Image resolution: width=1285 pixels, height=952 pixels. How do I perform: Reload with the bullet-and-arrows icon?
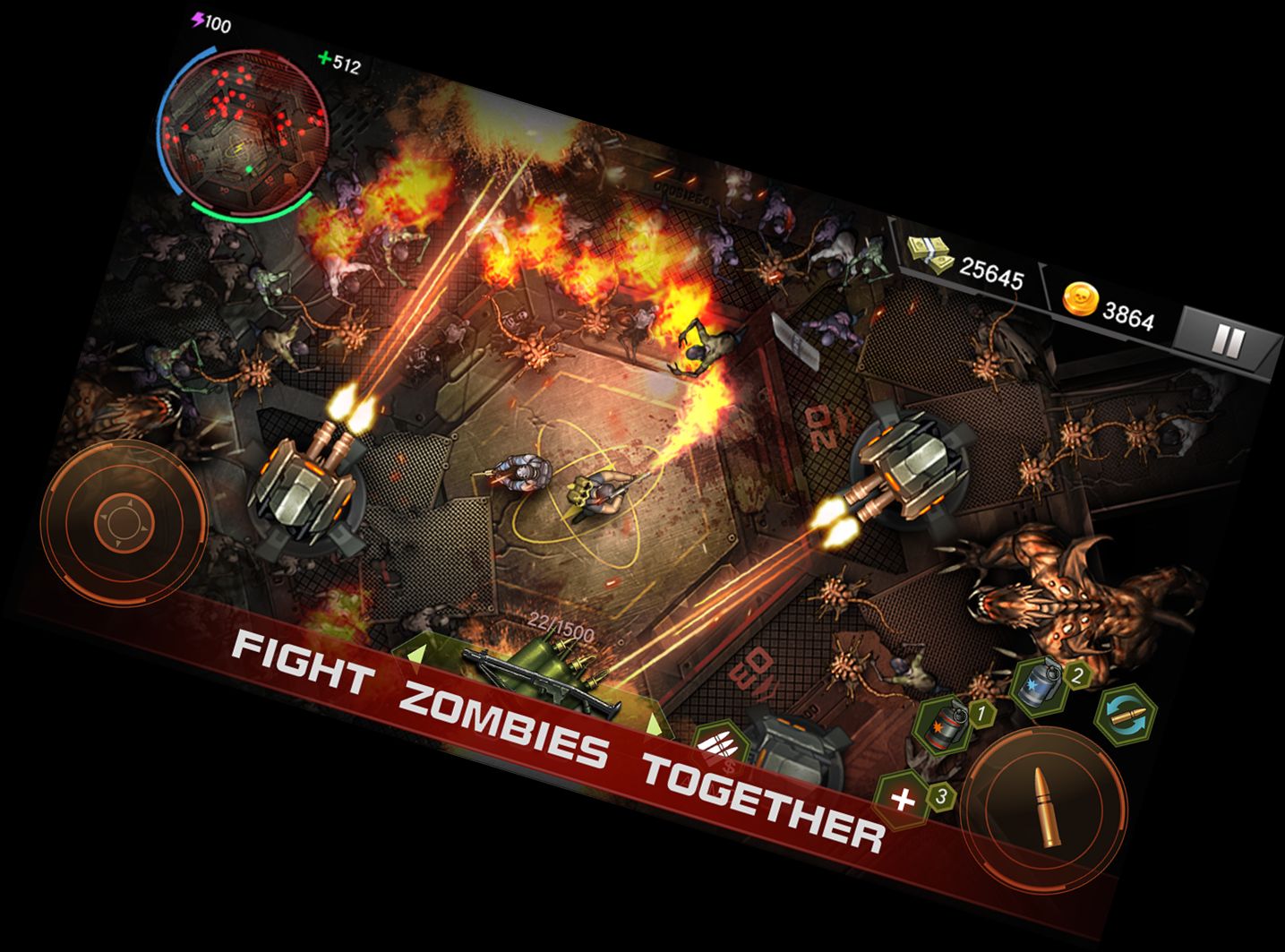(1127, 713)
